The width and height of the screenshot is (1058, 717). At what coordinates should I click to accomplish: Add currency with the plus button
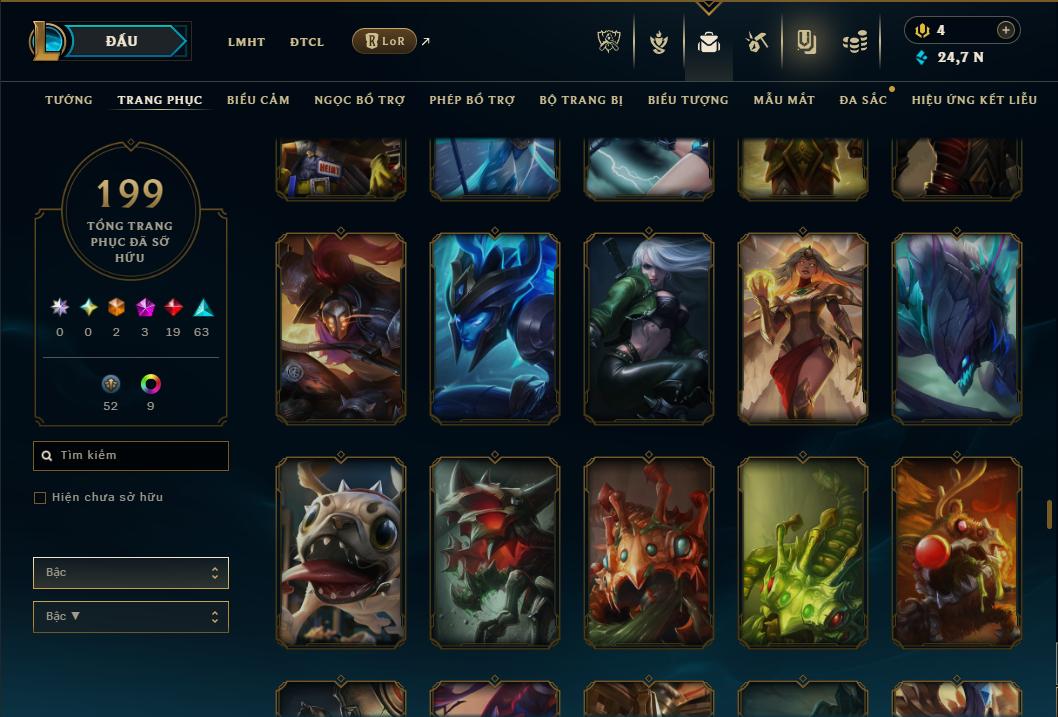(1006, 30)
